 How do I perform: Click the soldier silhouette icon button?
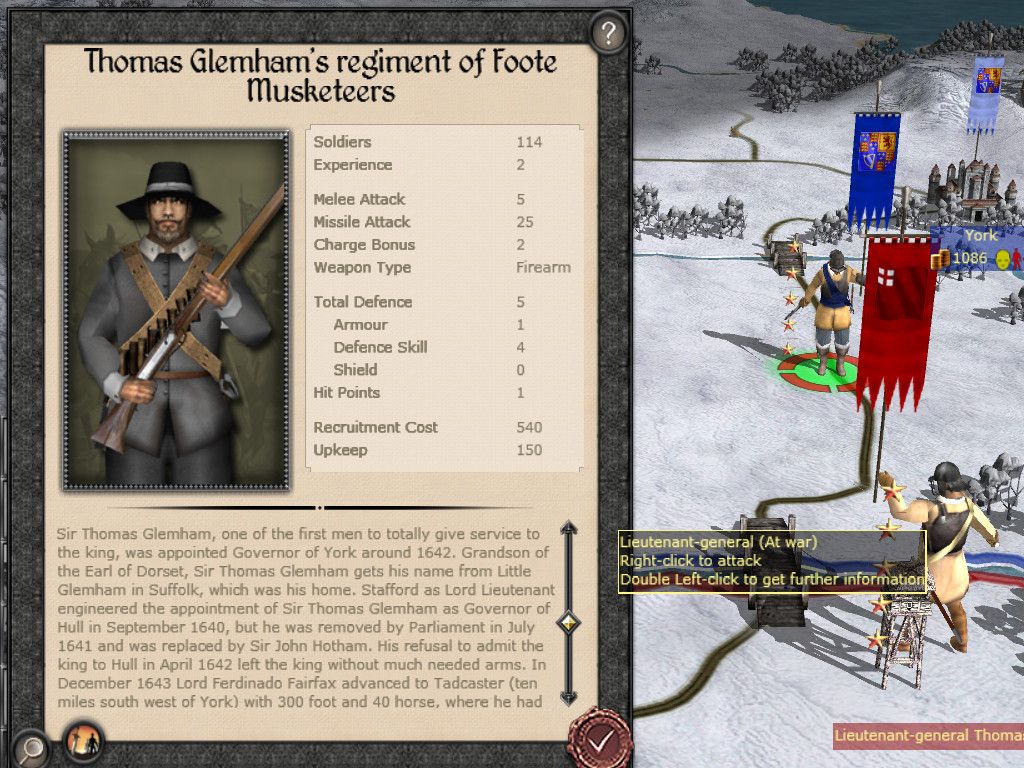[x=83, y=743]
